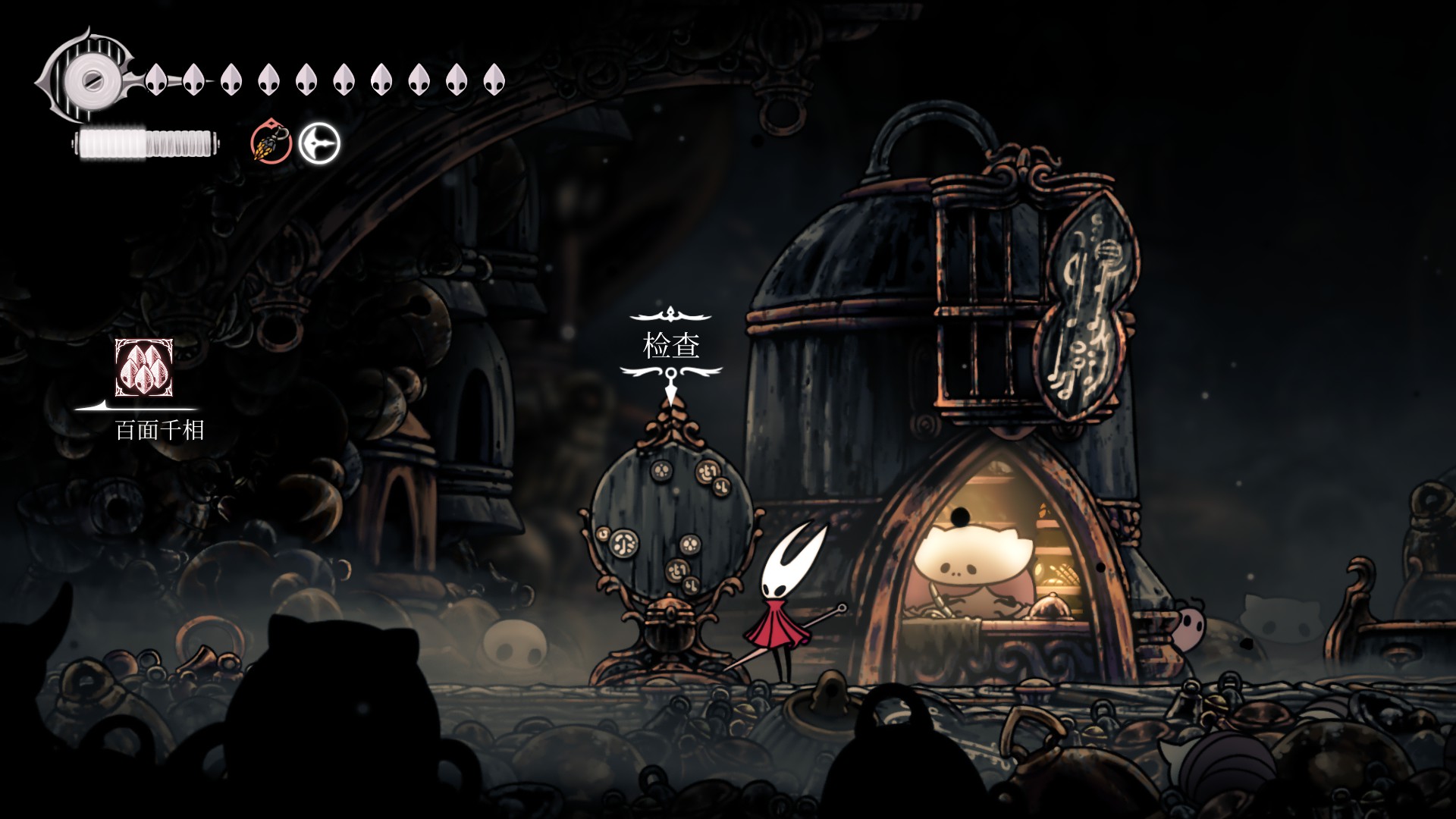Viewport: 1456px width, 819px height.
Task: Select the red-ringed tool icon
Action: [x=271, y=142]
